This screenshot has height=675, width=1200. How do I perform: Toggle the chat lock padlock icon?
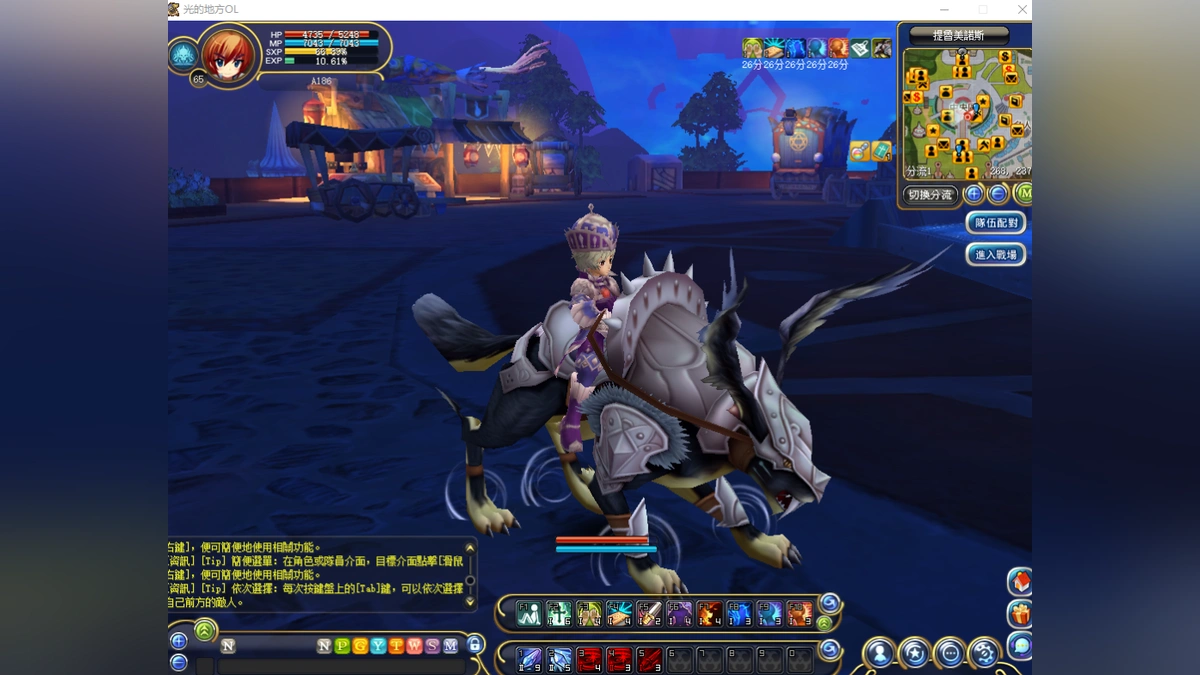[476, 645]
